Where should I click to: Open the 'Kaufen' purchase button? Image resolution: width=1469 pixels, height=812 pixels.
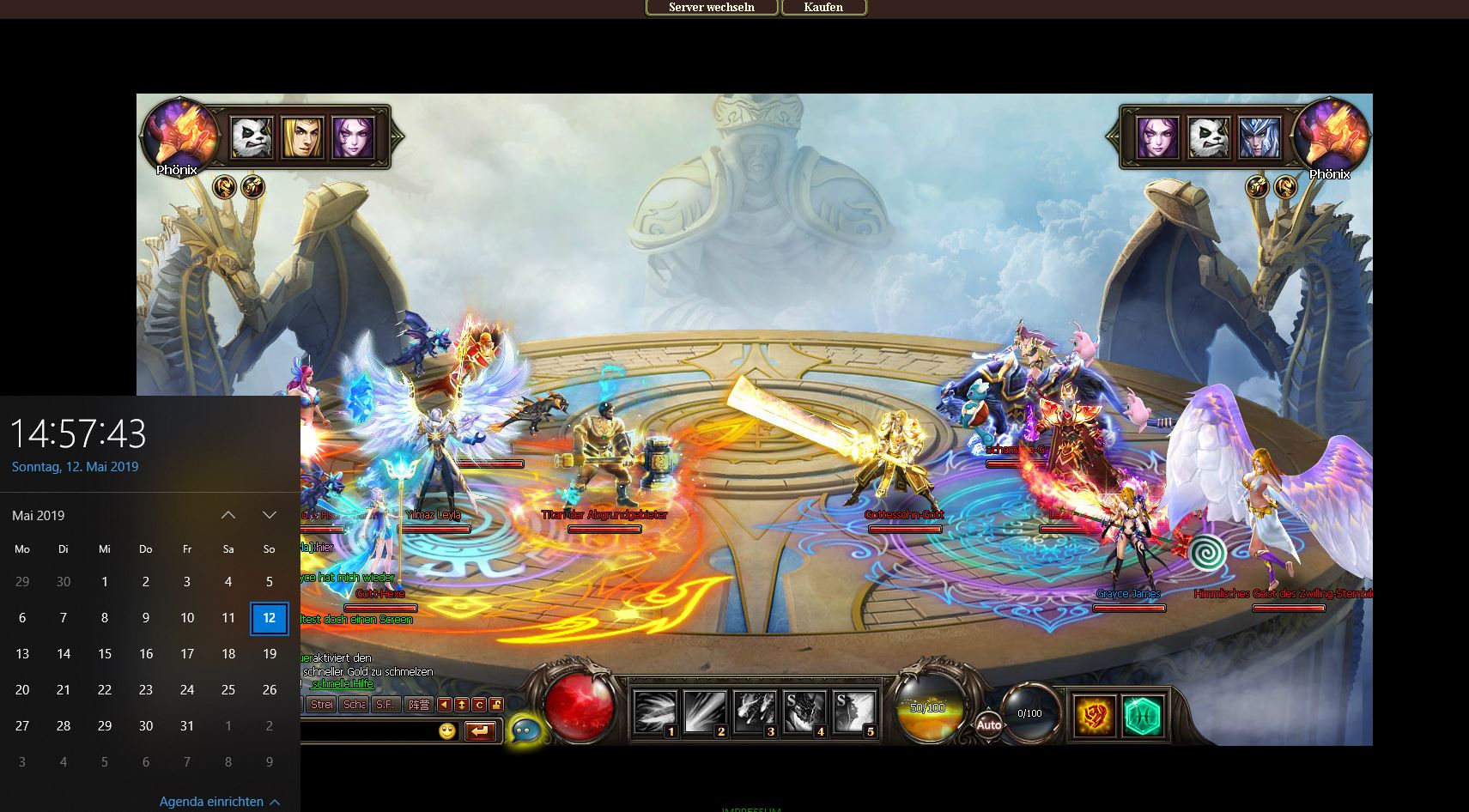[x=823, y=8]
